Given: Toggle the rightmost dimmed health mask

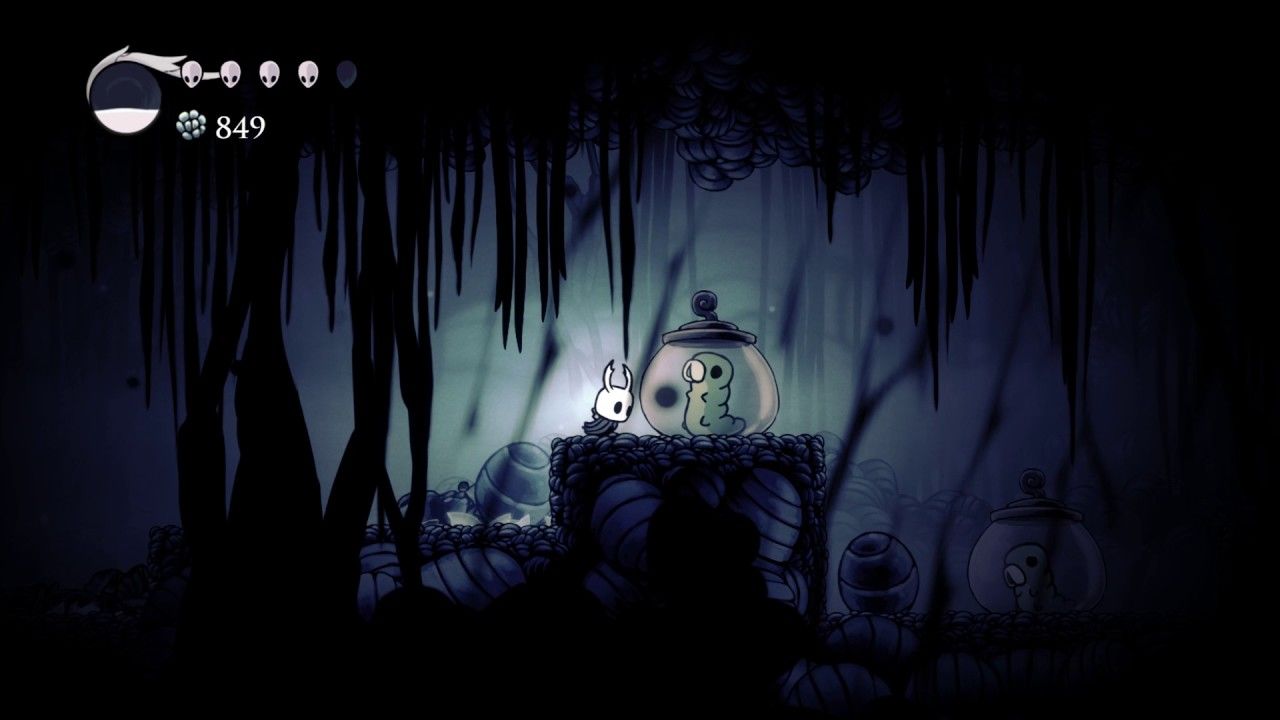Looking at the screenshot, I should pyautogui.click(x=345, y=75).
